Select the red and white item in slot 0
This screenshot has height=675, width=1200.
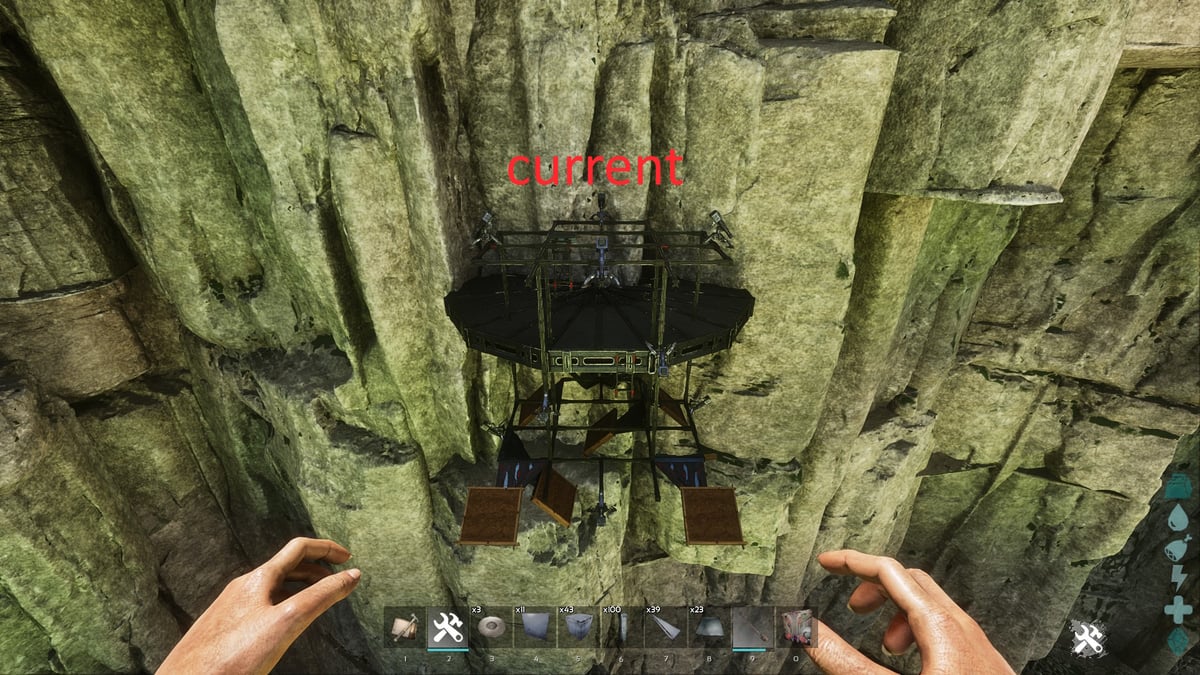tap(796, 628)
